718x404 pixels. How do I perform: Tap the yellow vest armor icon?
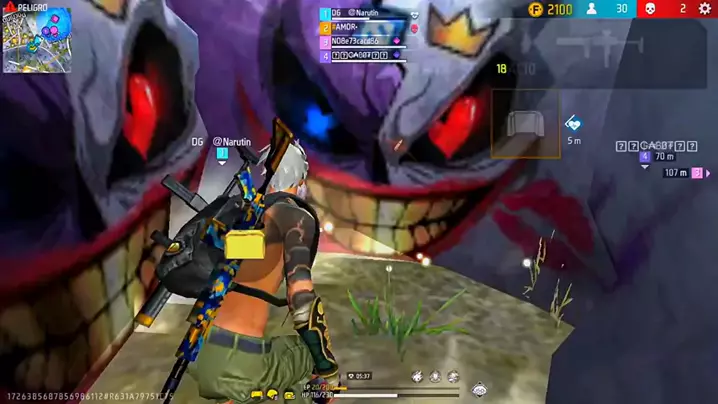[x=256, y=395]
